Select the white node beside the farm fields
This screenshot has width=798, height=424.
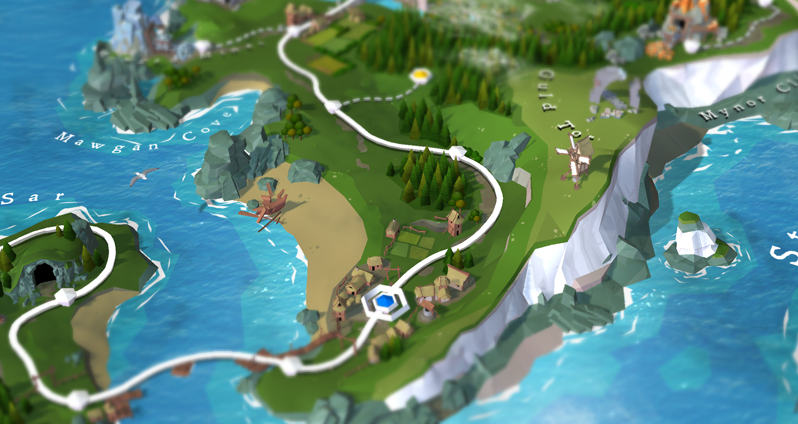[291, 30]
